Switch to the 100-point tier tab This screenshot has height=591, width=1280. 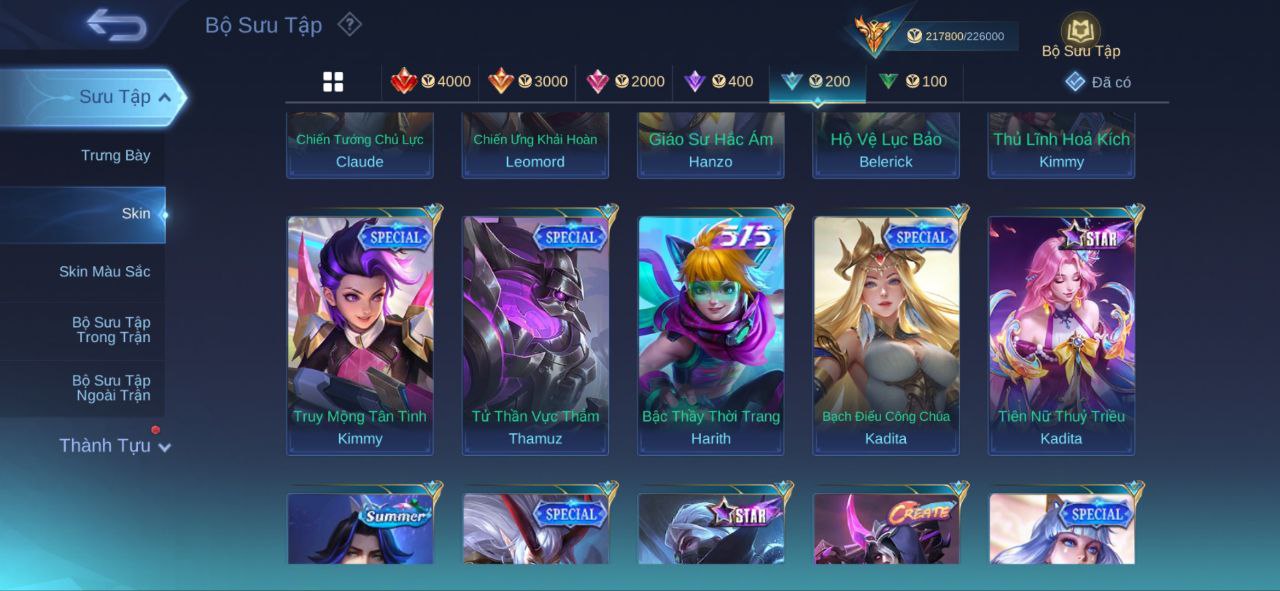click(913, 82)
